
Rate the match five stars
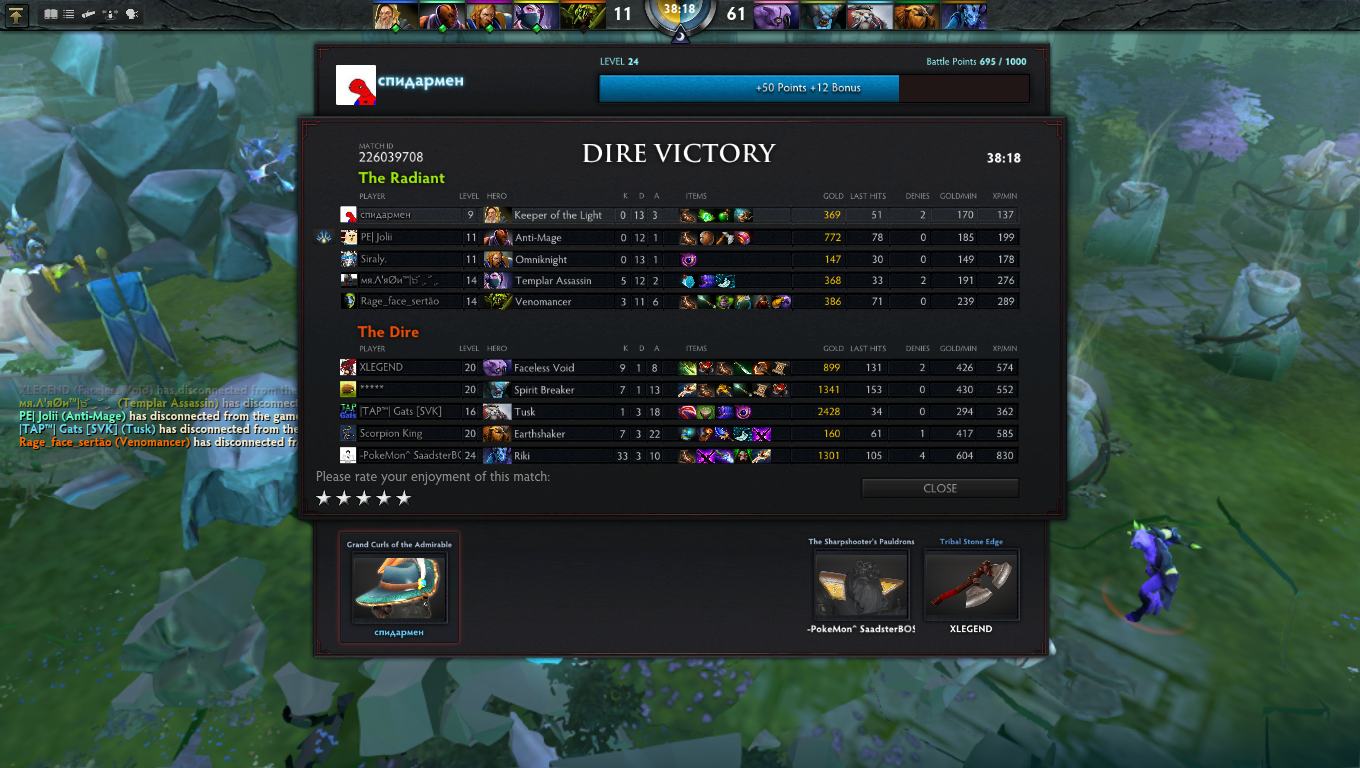point(404,498)
